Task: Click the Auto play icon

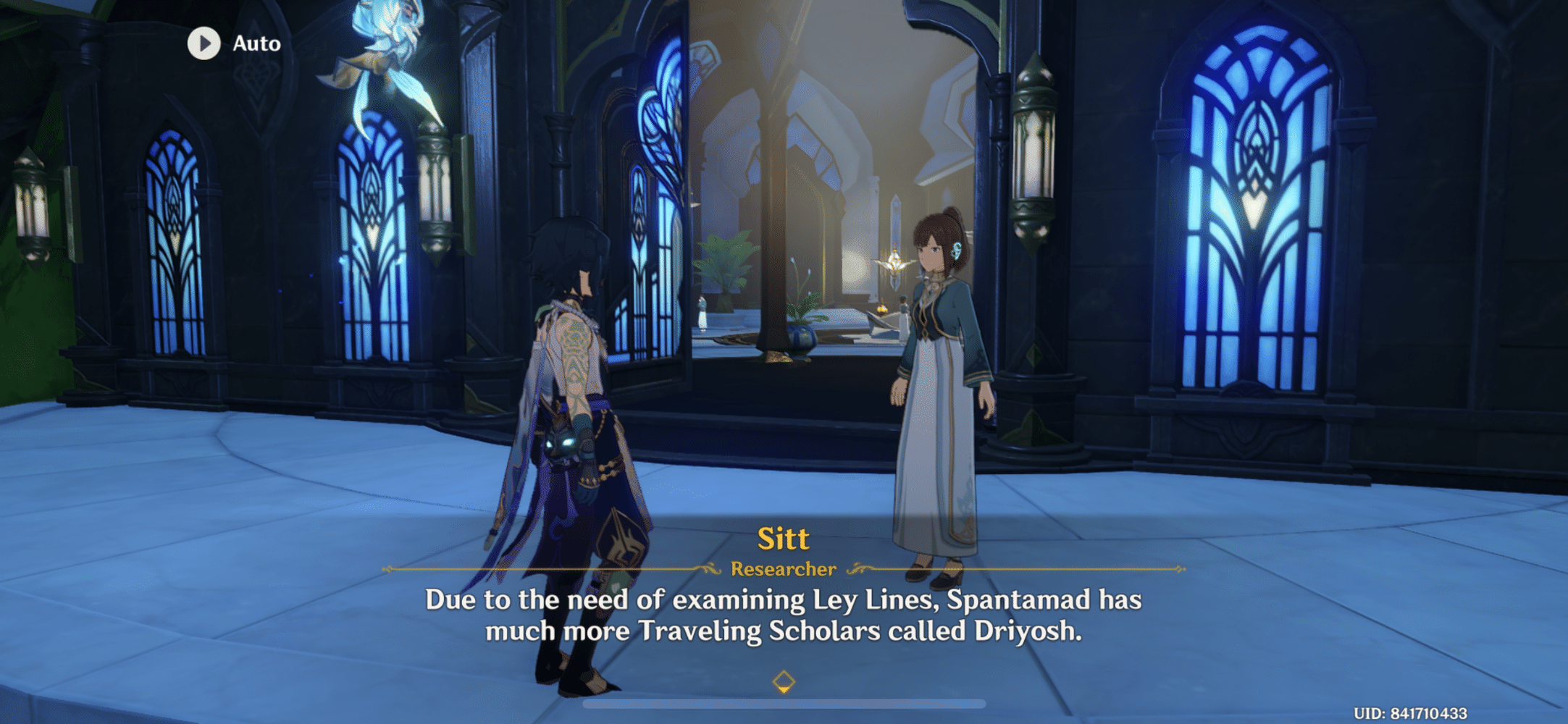Action: 204,43
